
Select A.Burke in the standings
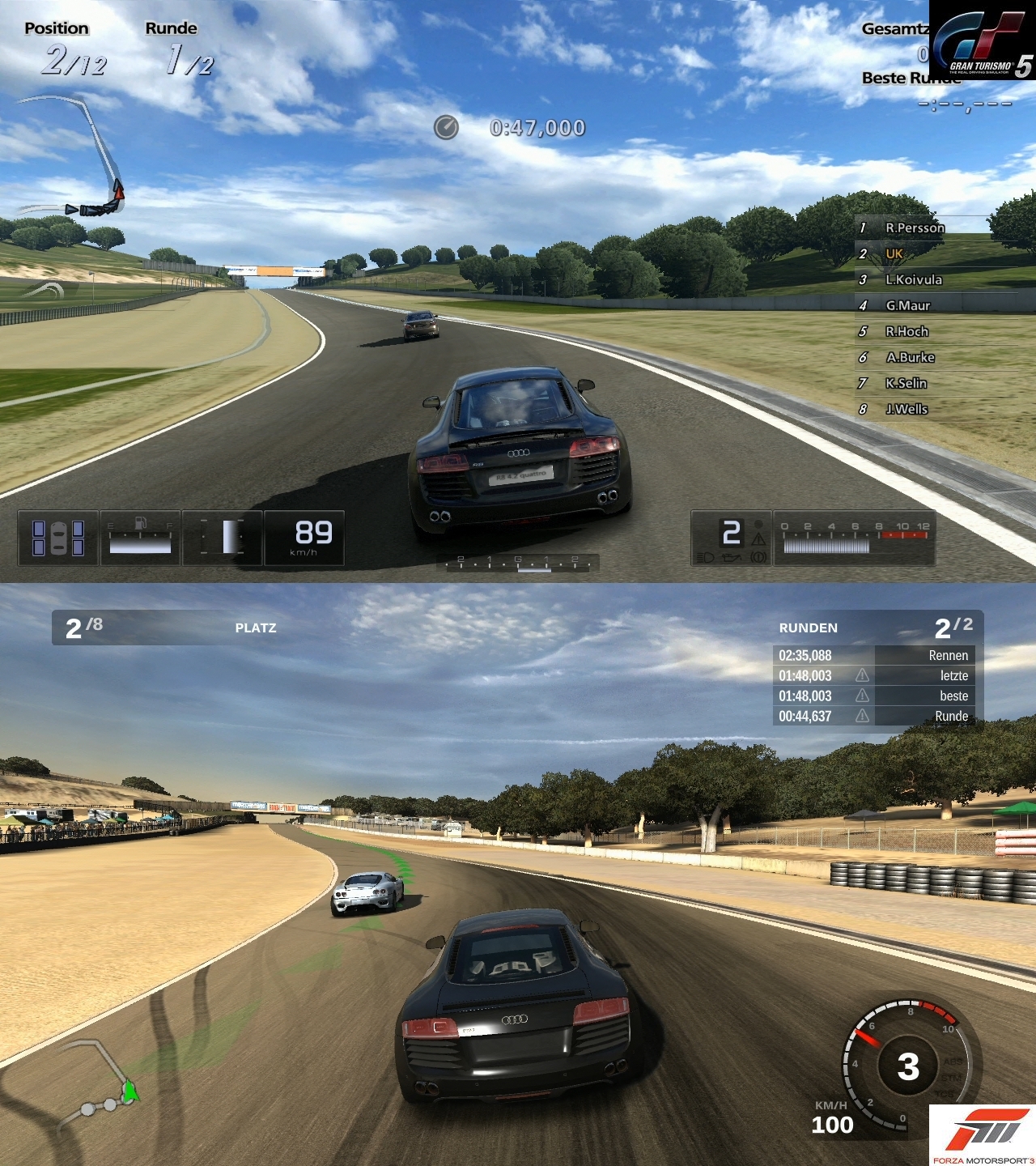(910, 358)
